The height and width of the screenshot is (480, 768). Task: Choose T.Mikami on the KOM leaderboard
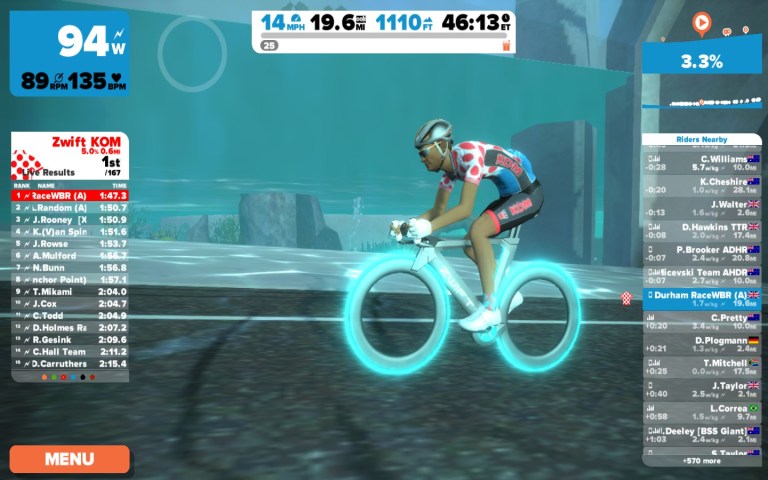pos(70,291)
